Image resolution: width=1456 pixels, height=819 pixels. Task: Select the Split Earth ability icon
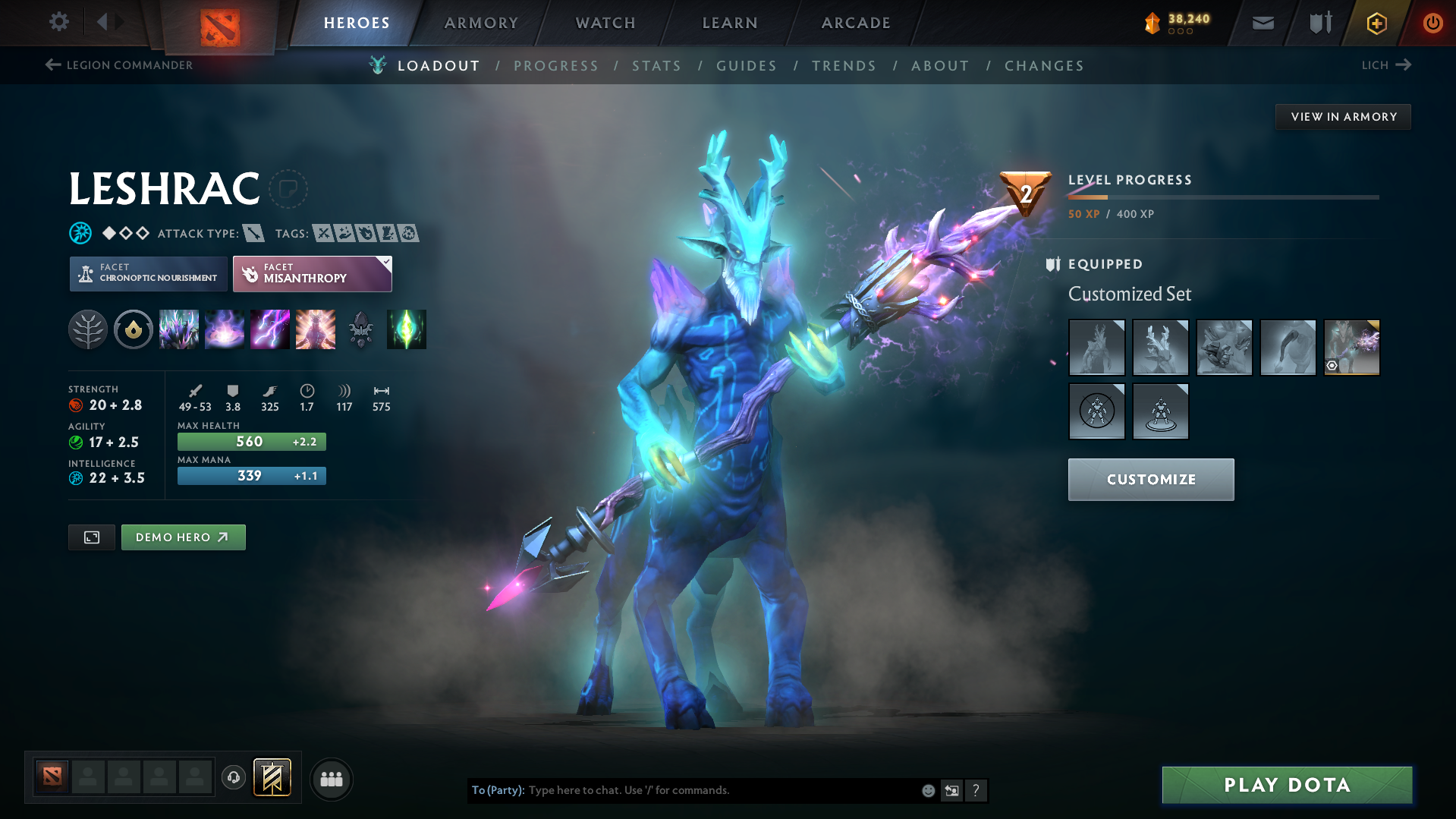click(x=179, y=329)
